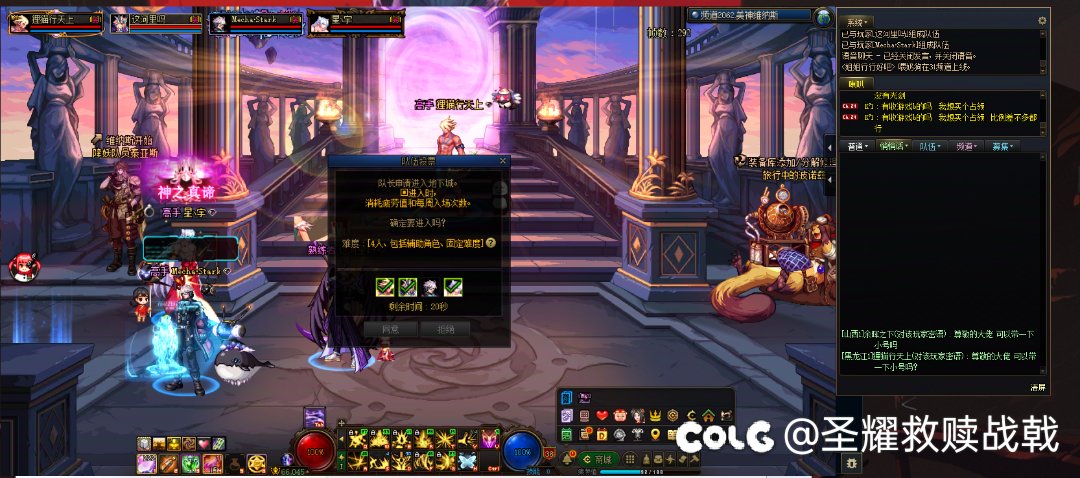This screenshot has height=478, width=1080.
Task: Select the 队伍 party chat tab
Action: point(930,146)
